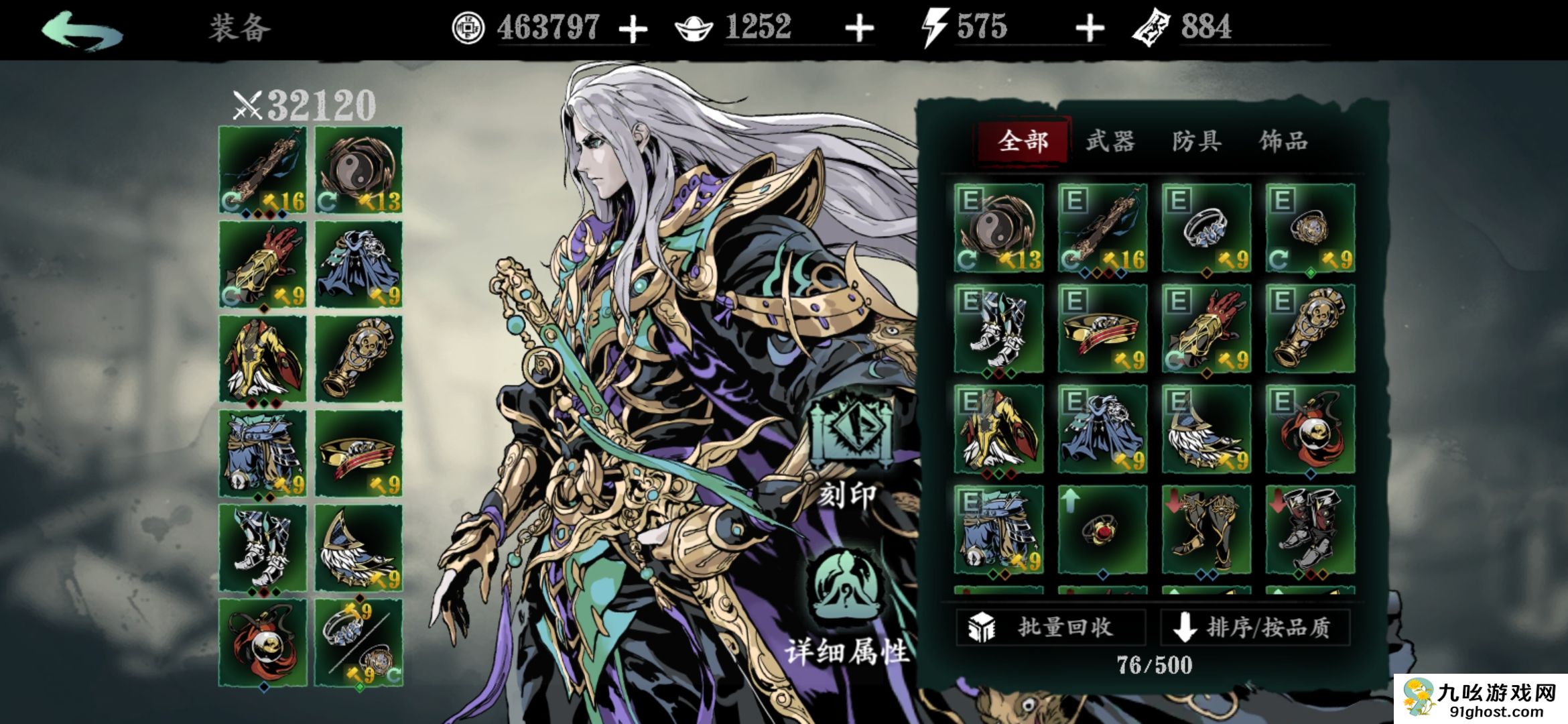Select the equipped two-rings accessory slot

pyautogui.click(x=359, y=643)
